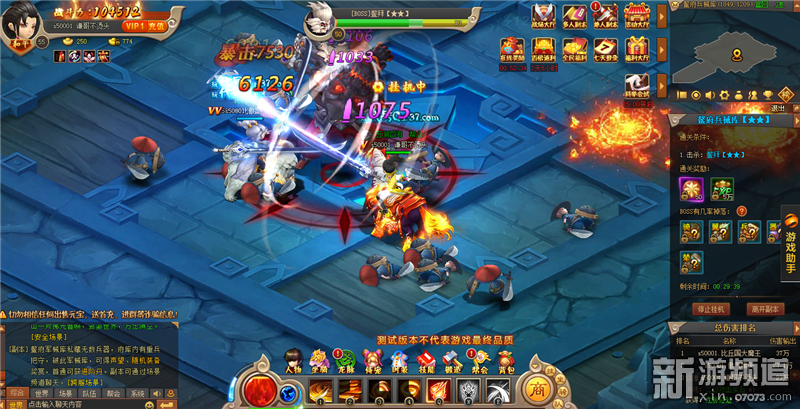Open the 福利大厅 gift box icon
800x409 pixels.
pos(634,48)
